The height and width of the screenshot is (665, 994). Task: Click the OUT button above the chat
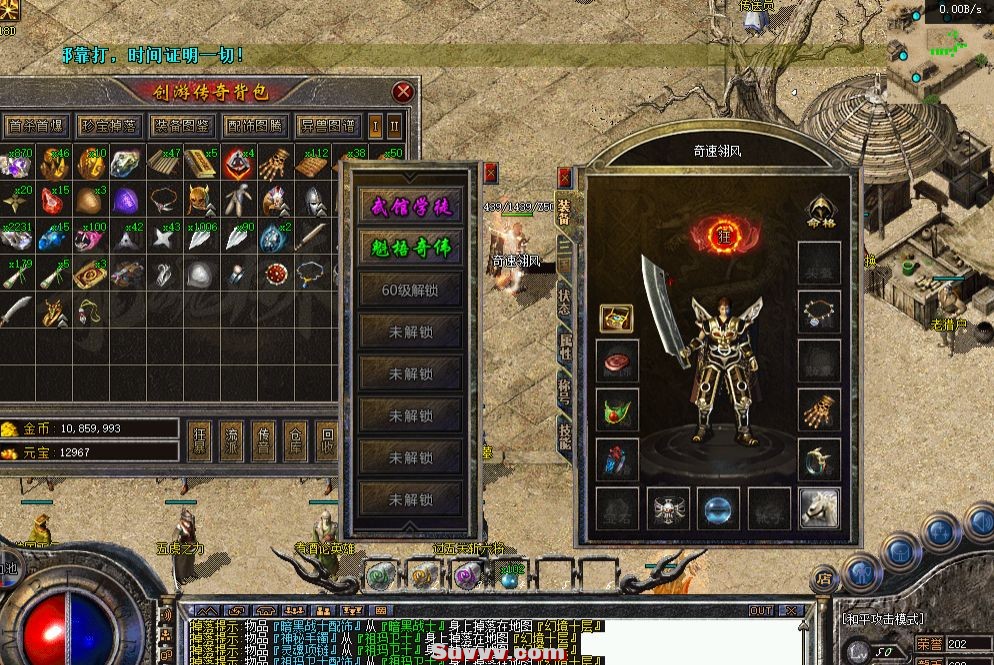[762, 610]
